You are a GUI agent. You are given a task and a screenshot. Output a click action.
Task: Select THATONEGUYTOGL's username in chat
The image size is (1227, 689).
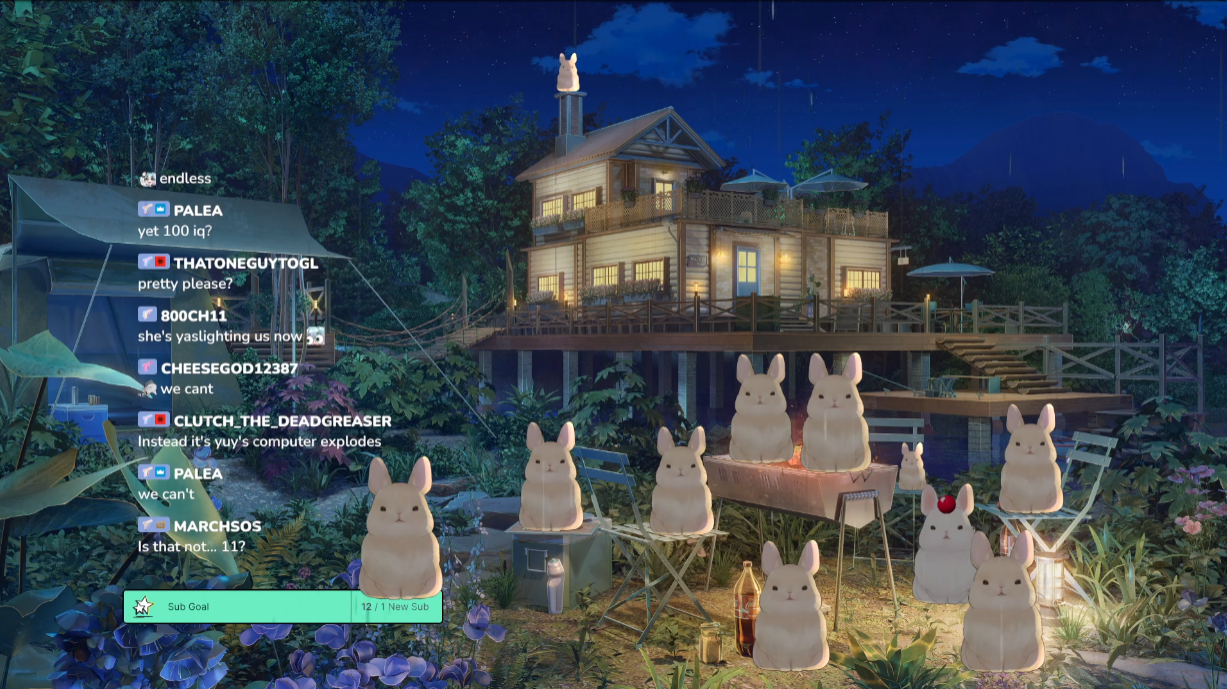click(x=245, y=263)
